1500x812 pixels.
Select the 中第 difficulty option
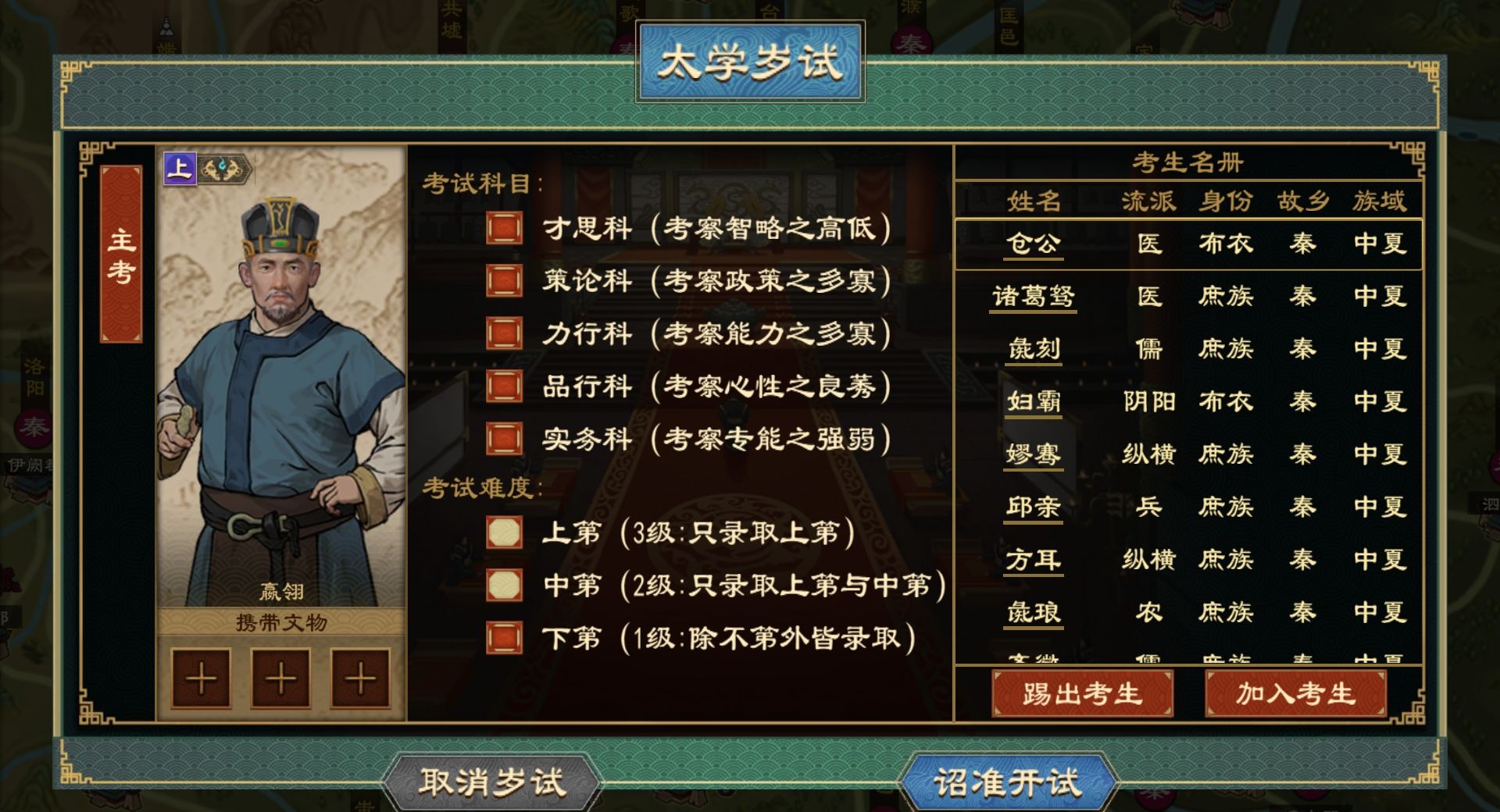504,586
